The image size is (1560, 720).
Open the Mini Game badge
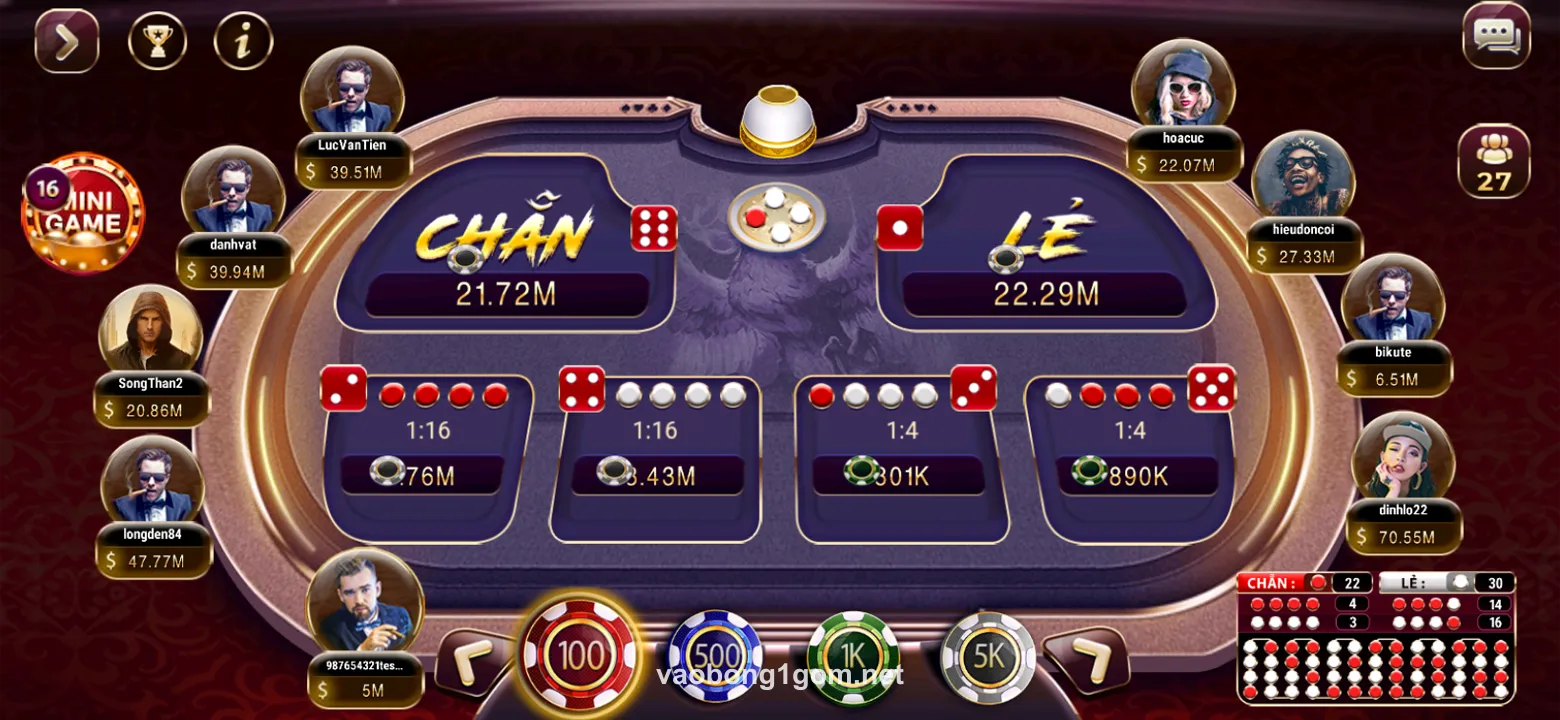coord(84,214)
